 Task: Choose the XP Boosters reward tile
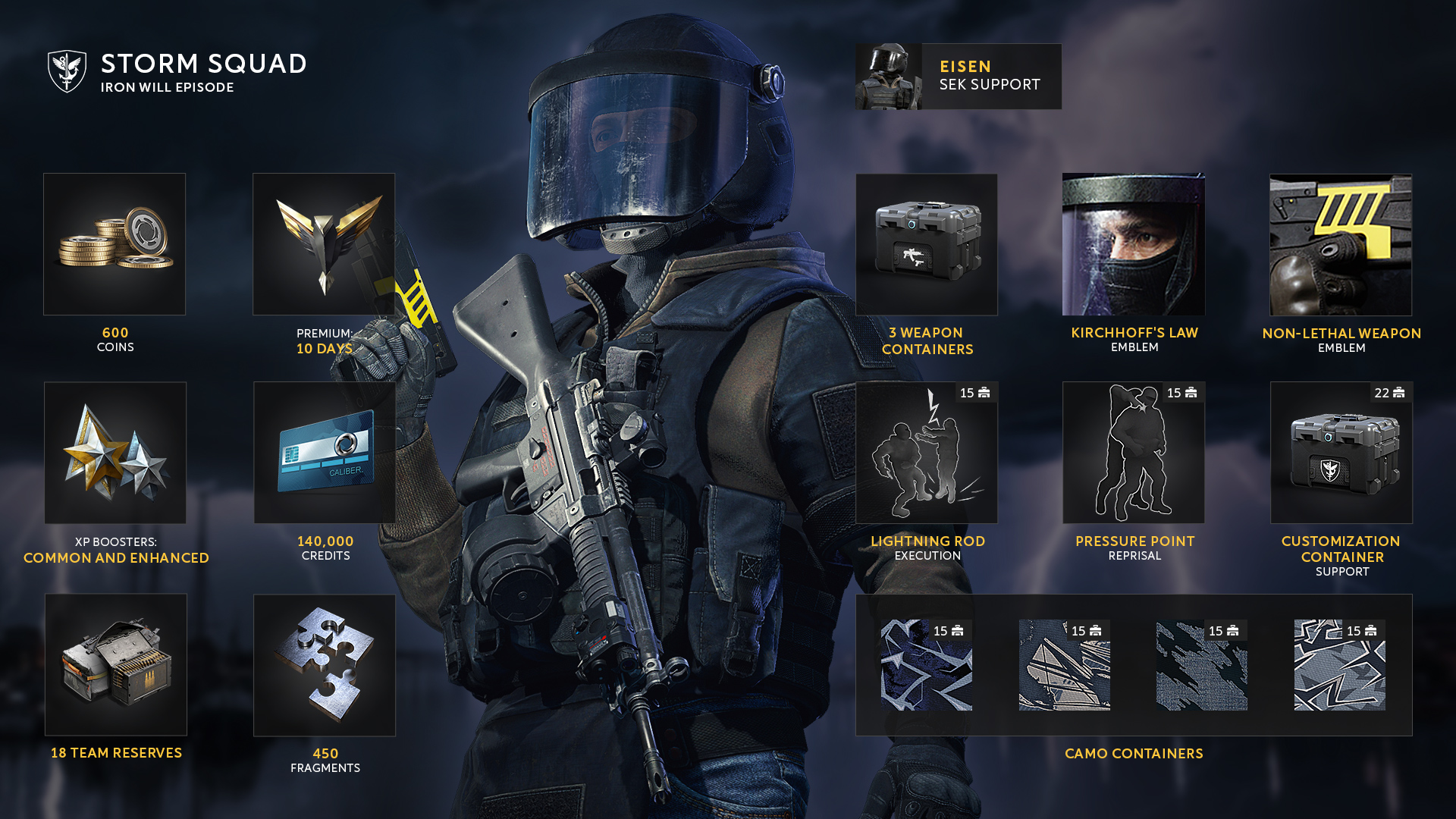pos(115,453)
